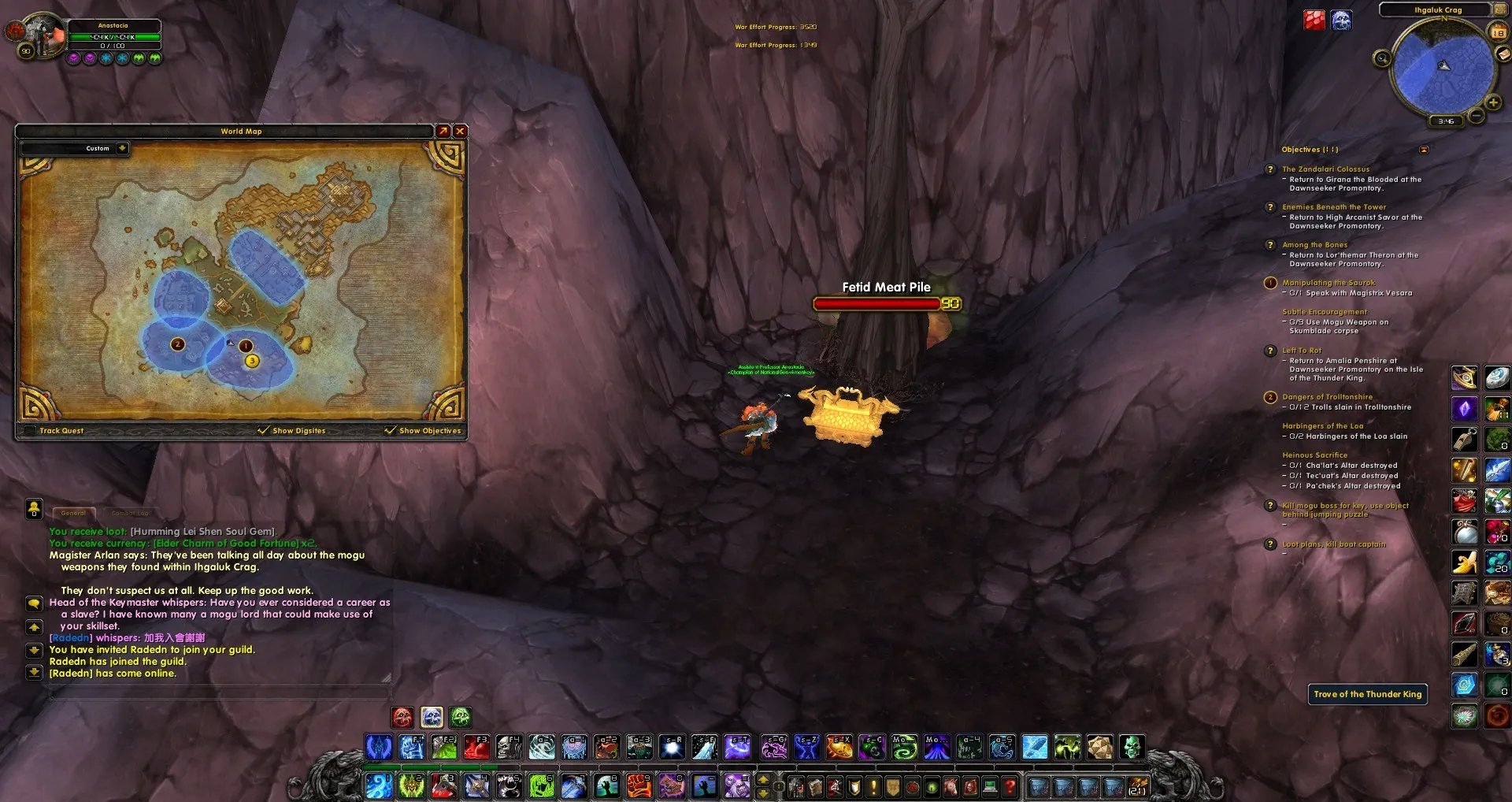The image size is (1512, 802).
Task: Open the Custom map dropdown
Action: coord(122,148)
